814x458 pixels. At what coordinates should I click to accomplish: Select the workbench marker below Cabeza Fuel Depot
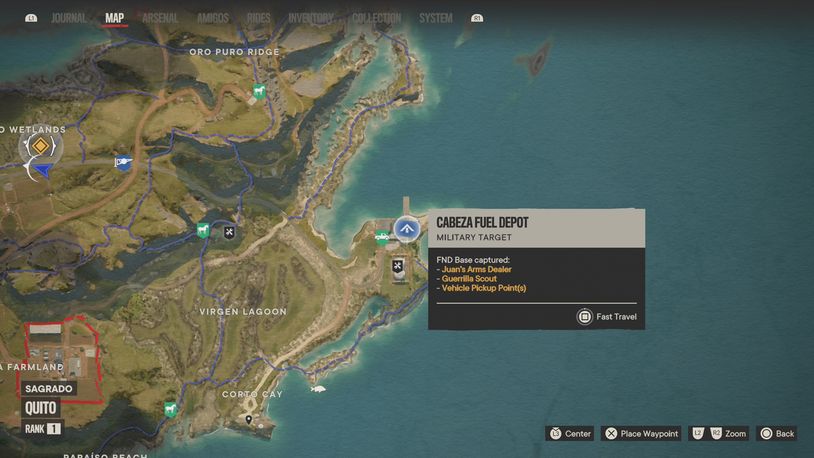398,265
